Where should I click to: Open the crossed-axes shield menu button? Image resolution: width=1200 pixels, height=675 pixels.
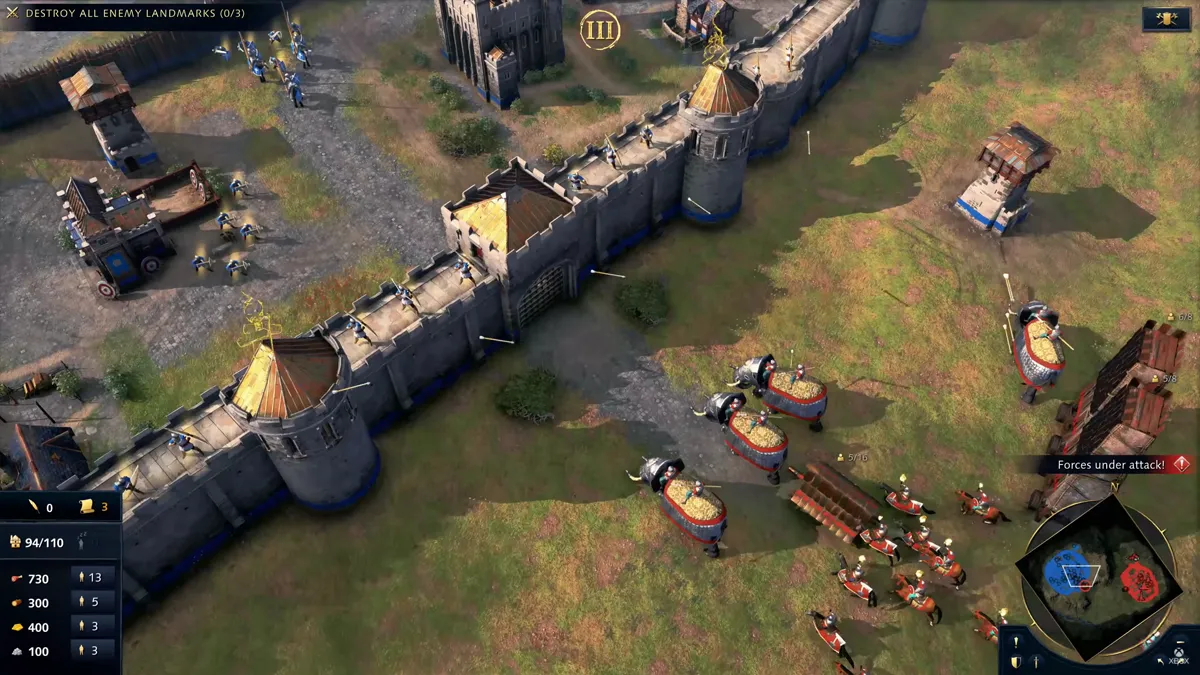click(x=1165, y=18)
